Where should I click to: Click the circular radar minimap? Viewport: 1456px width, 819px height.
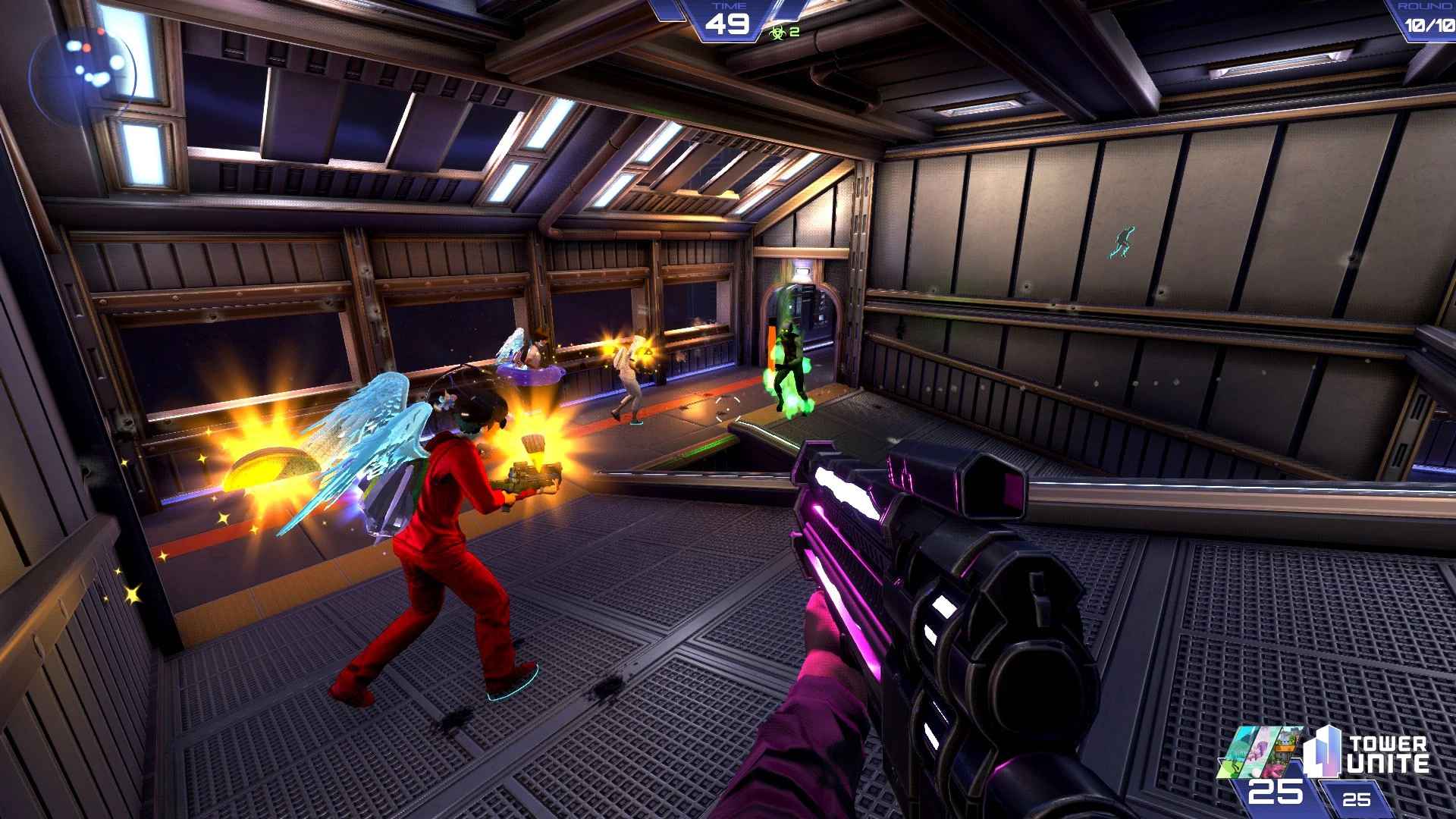(83, 75)
